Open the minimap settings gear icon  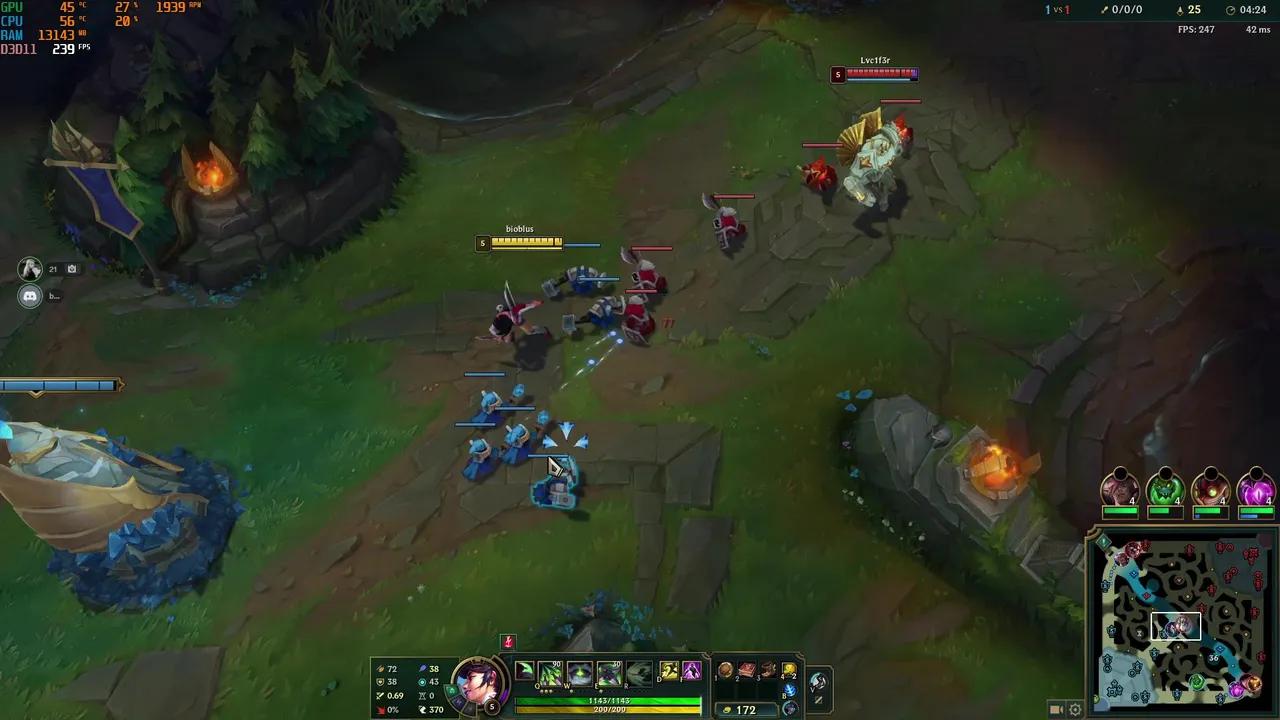click(1075, 708)
